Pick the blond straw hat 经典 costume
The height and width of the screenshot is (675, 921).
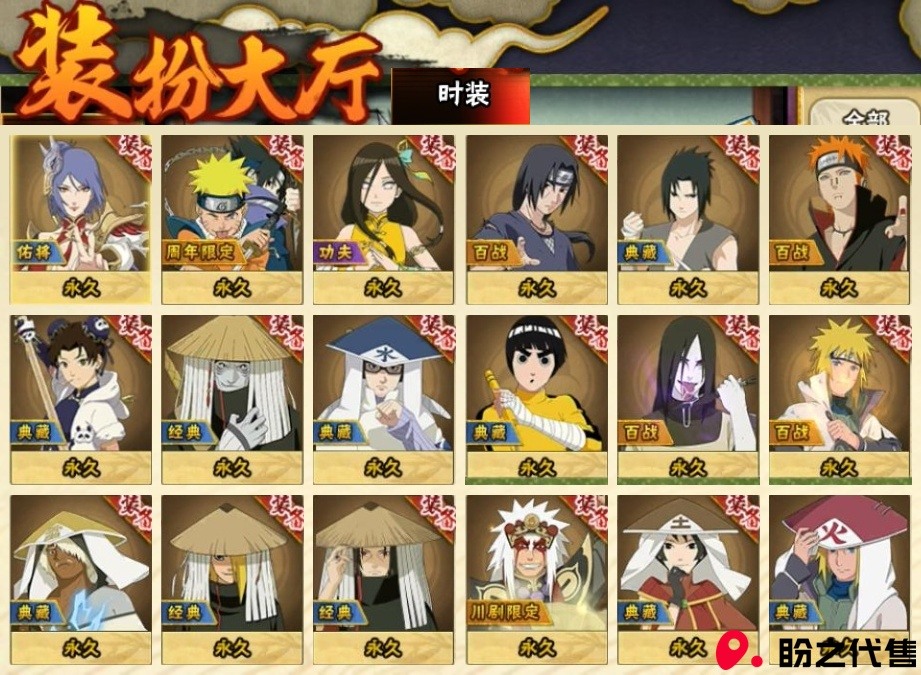232,577
